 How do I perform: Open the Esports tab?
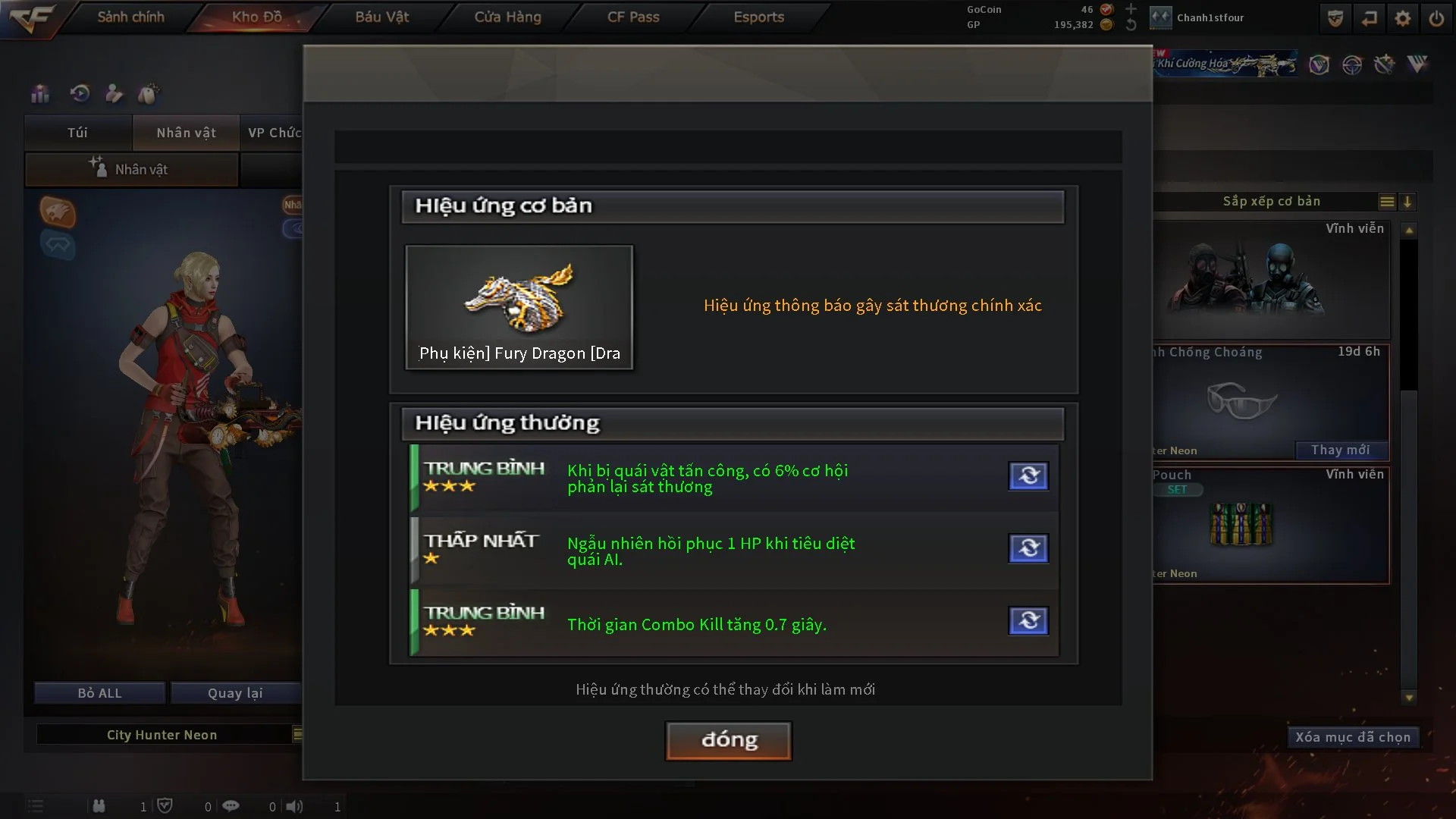(x=758, y=17)
